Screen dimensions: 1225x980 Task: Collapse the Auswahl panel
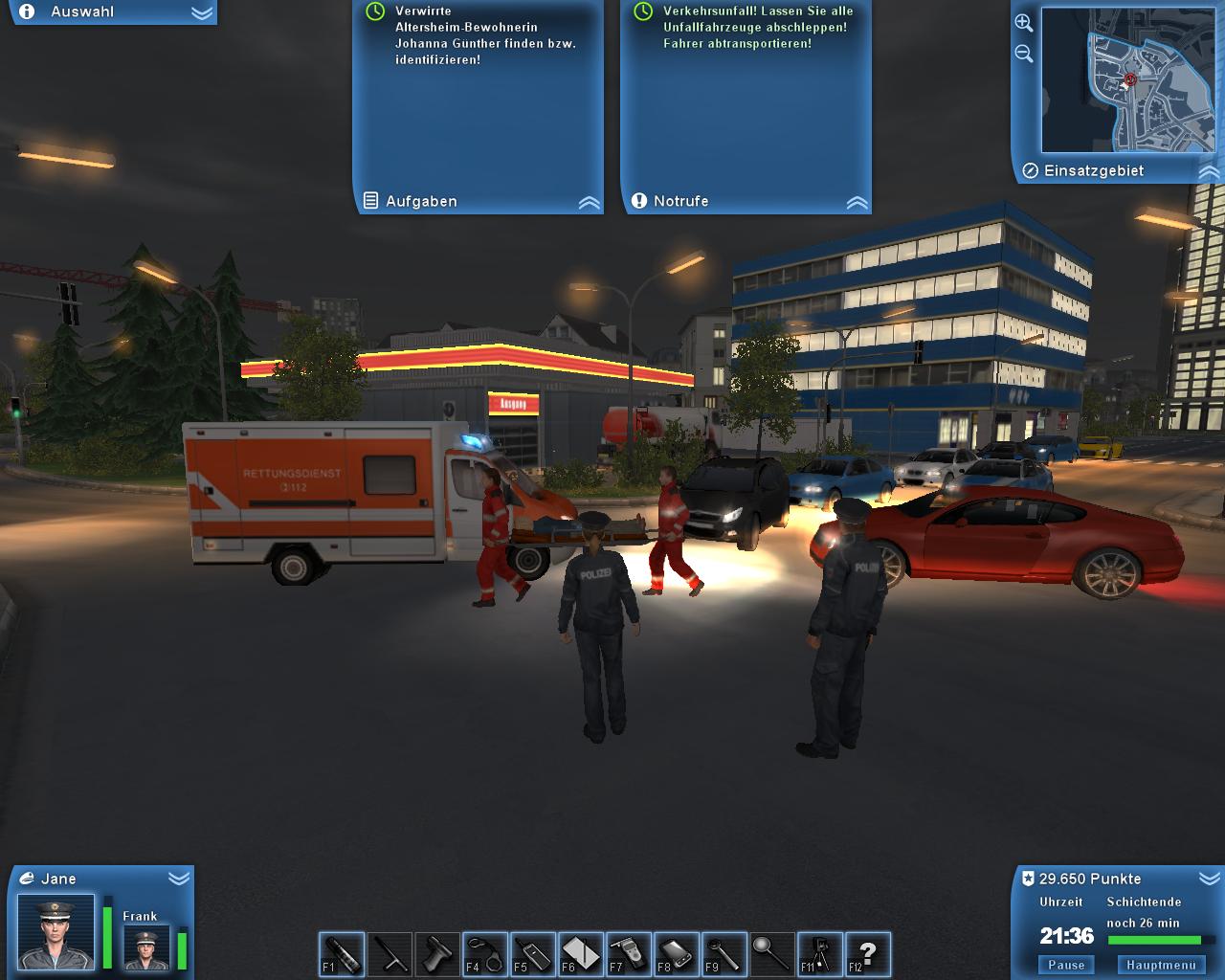[x=201, y=12]
